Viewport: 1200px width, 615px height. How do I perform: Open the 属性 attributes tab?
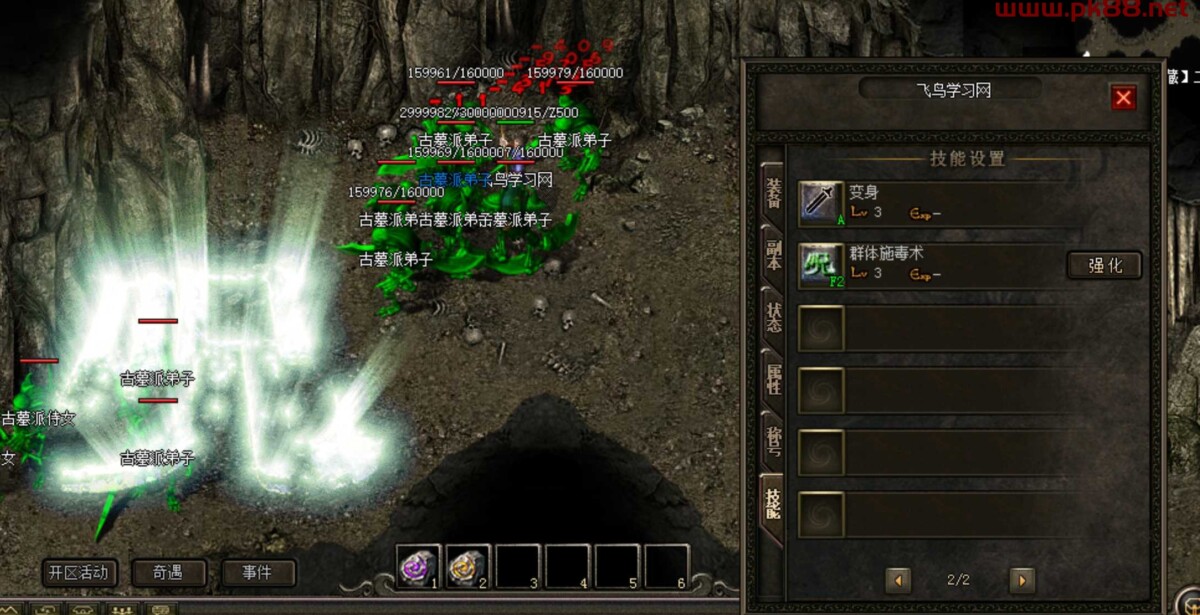[773, 379]
